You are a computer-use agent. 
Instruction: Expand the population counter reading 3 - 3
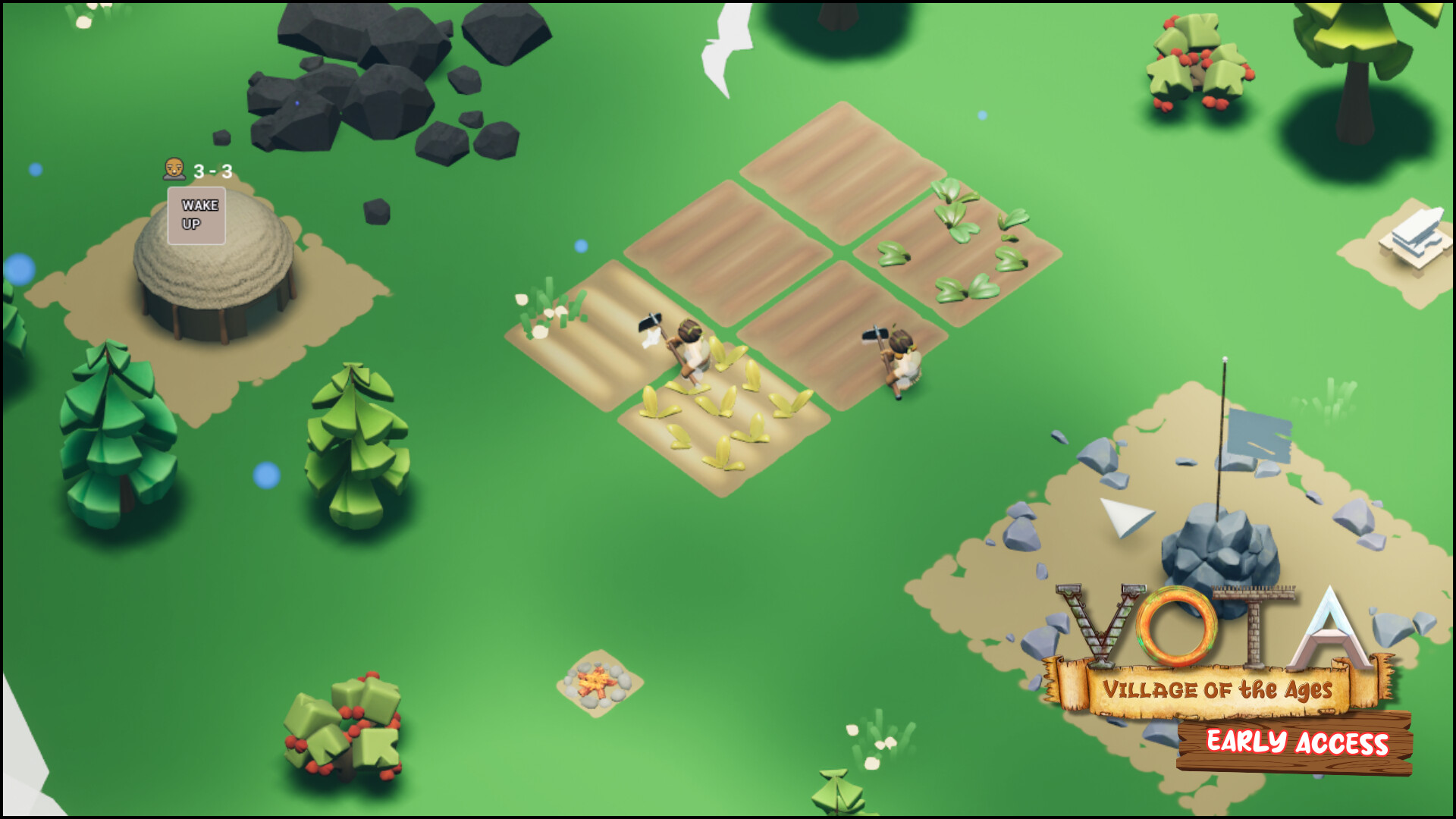212,171
